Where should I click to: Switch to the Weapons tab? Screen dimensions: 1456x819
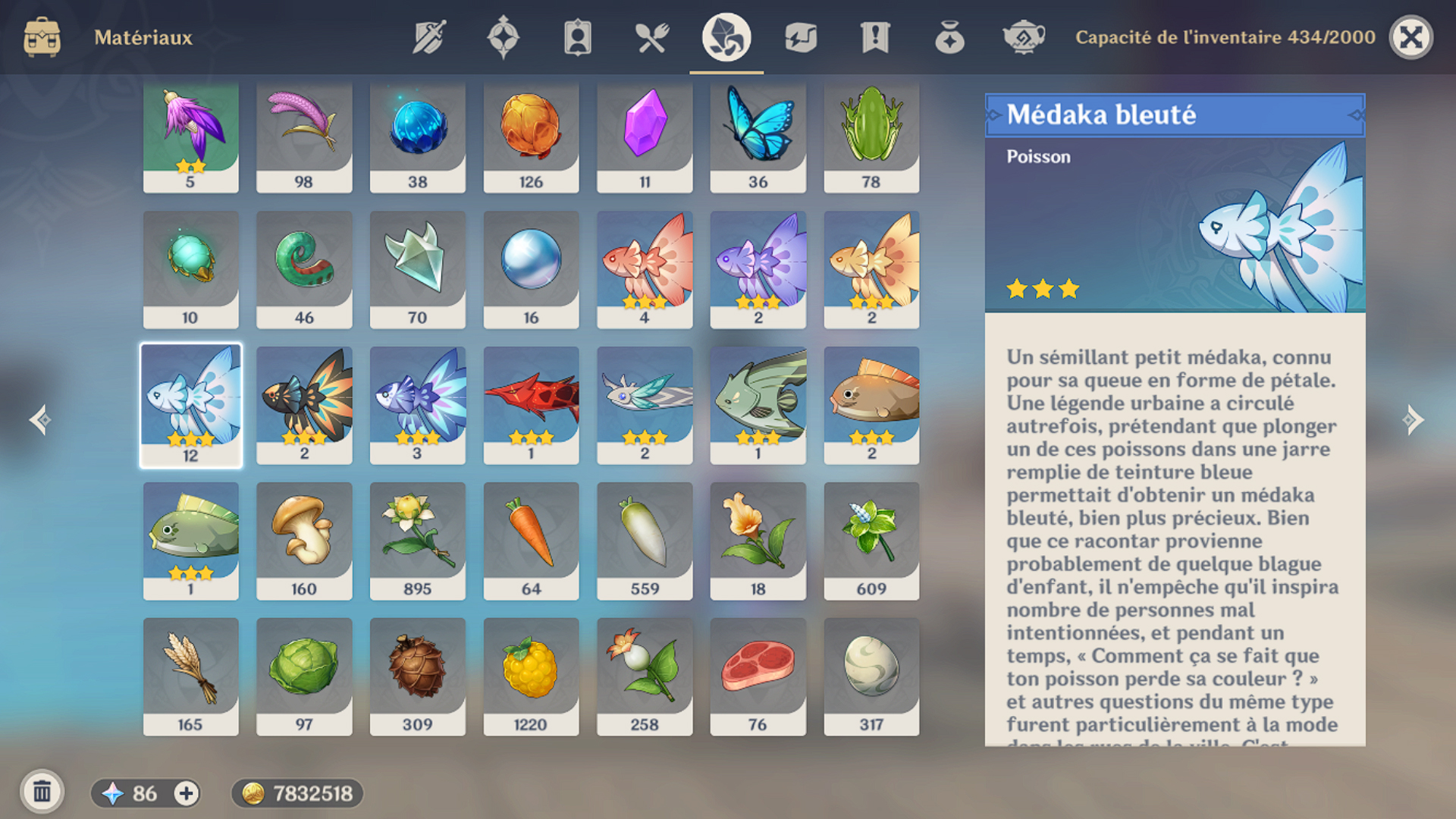(429, 37)
